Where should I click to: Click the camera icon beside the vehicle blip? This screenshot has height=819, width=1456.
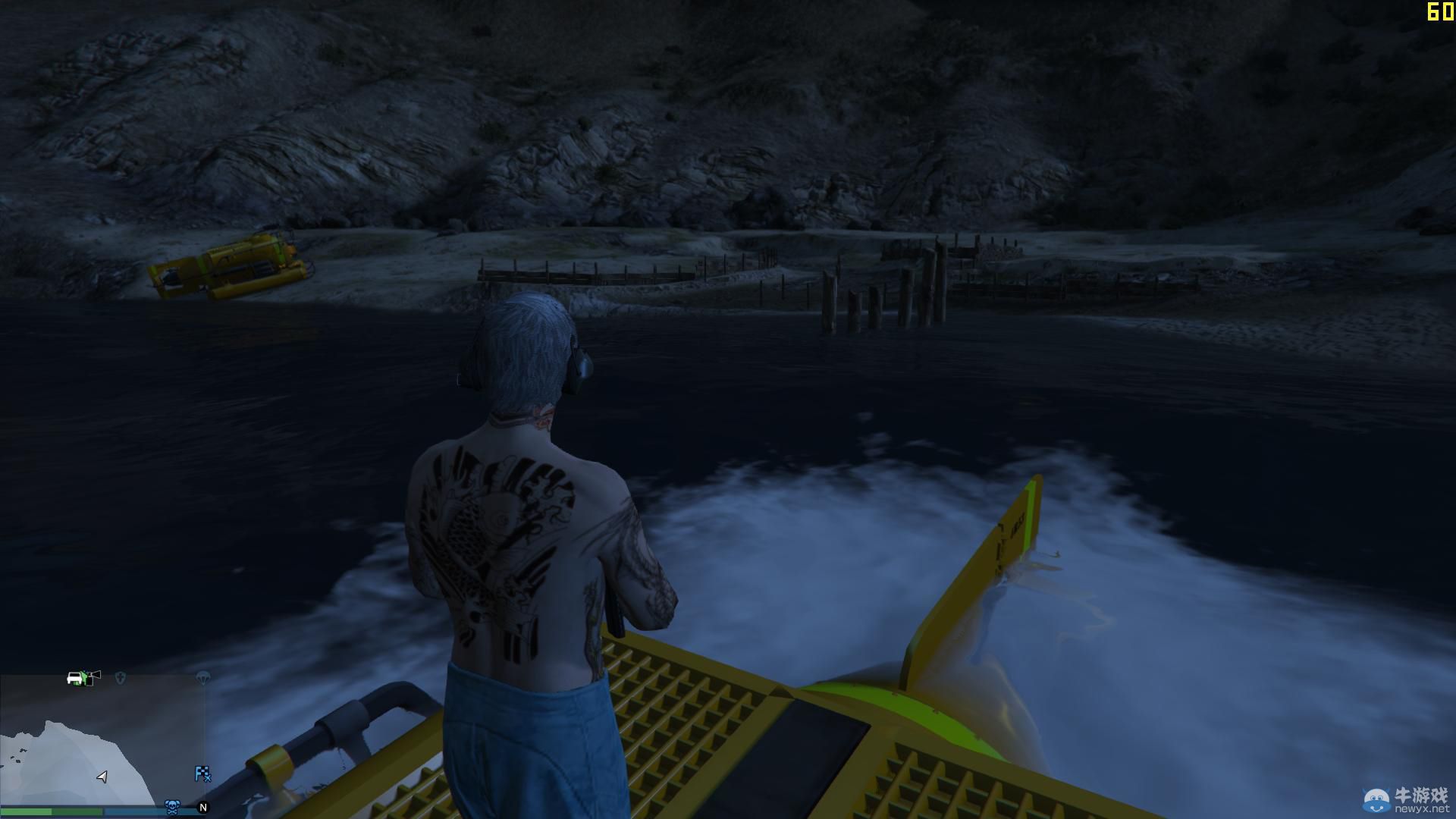point(94,676)
